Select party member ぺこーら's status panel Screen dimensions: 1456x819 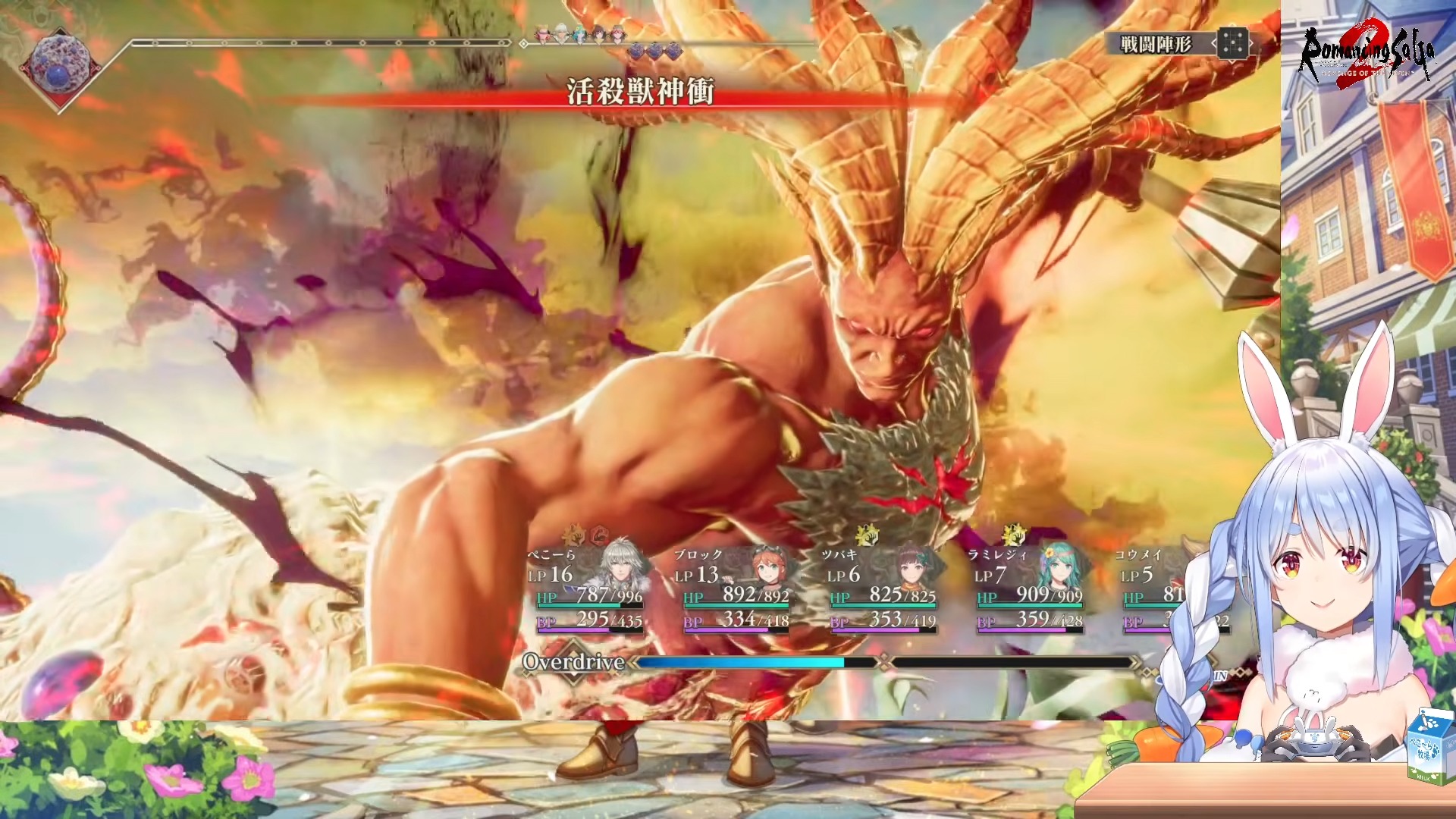(x=588, y=588)
